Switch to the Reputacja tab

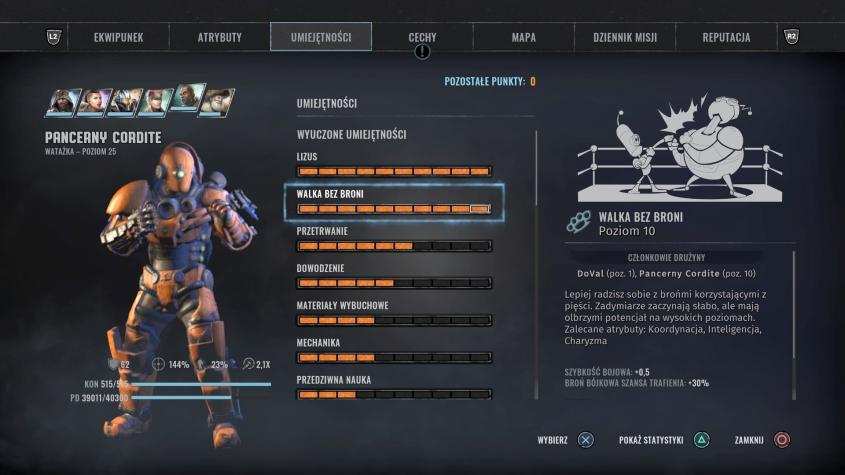726,37
